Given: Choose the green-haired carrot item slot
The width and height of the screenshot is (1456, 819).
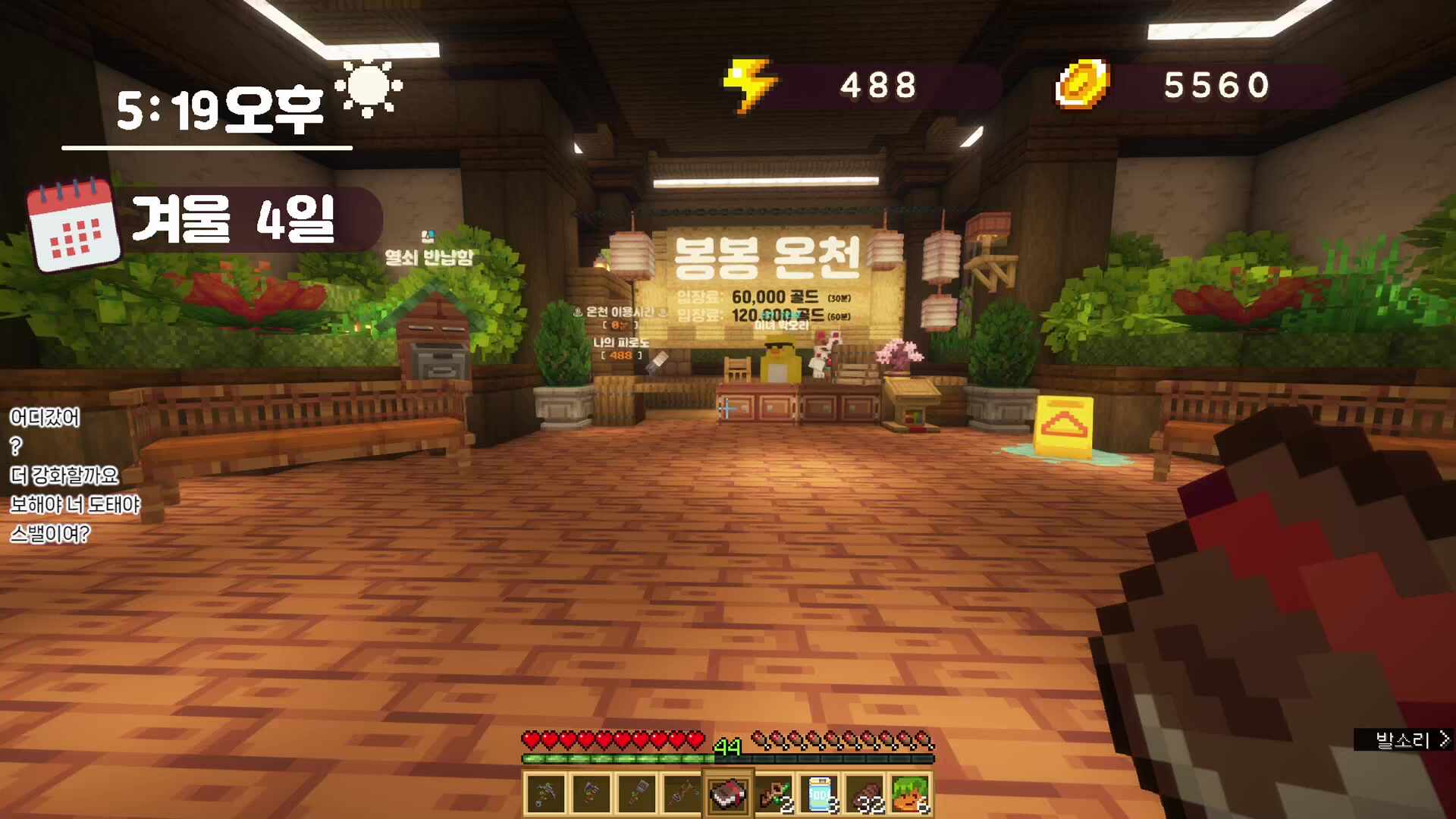Looking at the screenshot, I should point(910,794).
